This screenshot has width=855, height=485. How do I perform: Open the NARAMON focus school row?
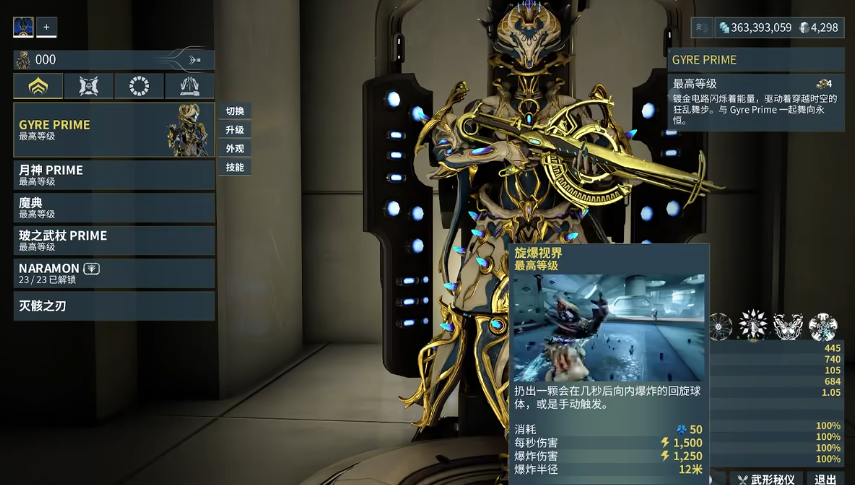click(114, 273)
